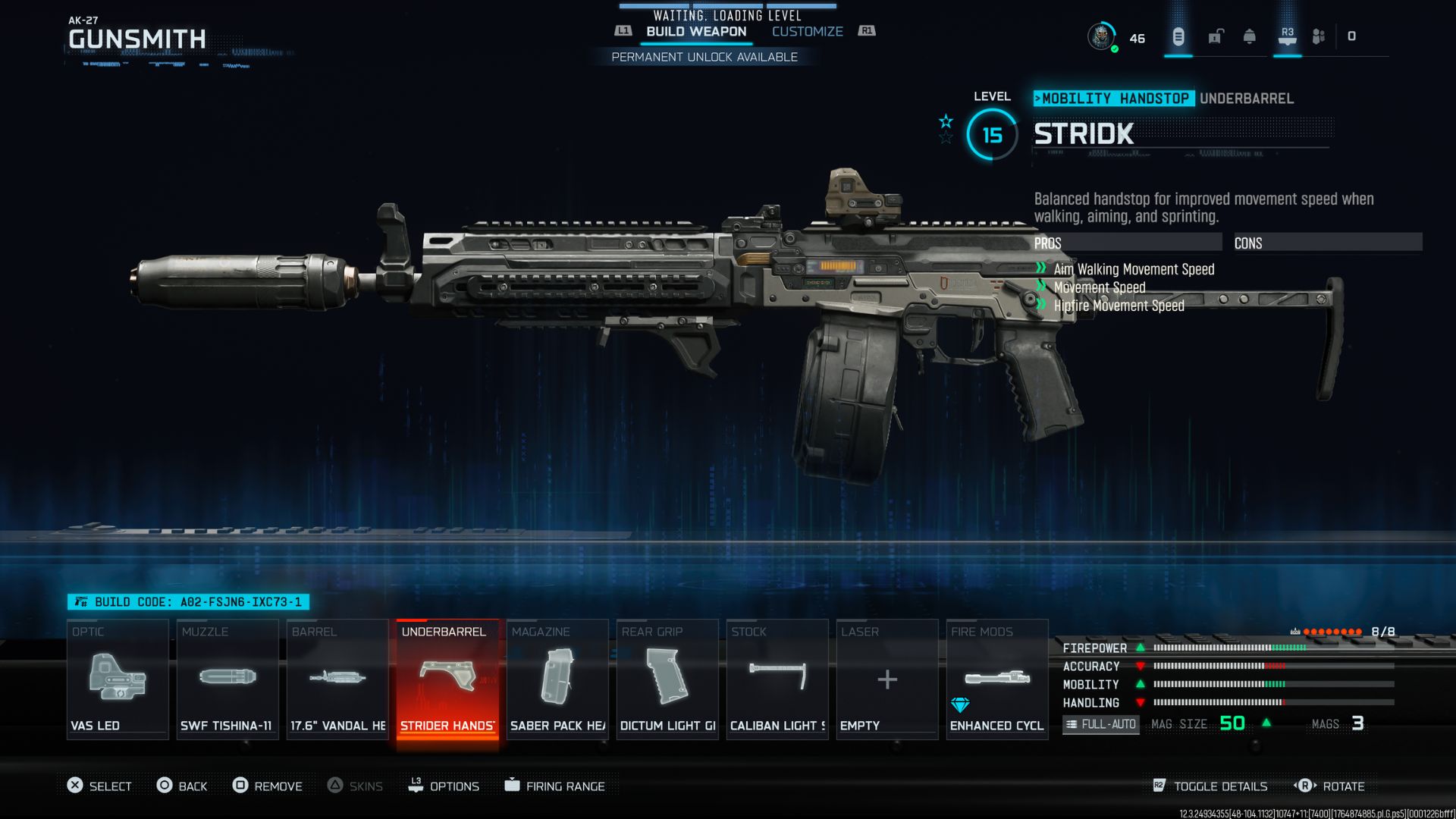
Task: Select the Caliban Light stock
Action: coord(777,679)
